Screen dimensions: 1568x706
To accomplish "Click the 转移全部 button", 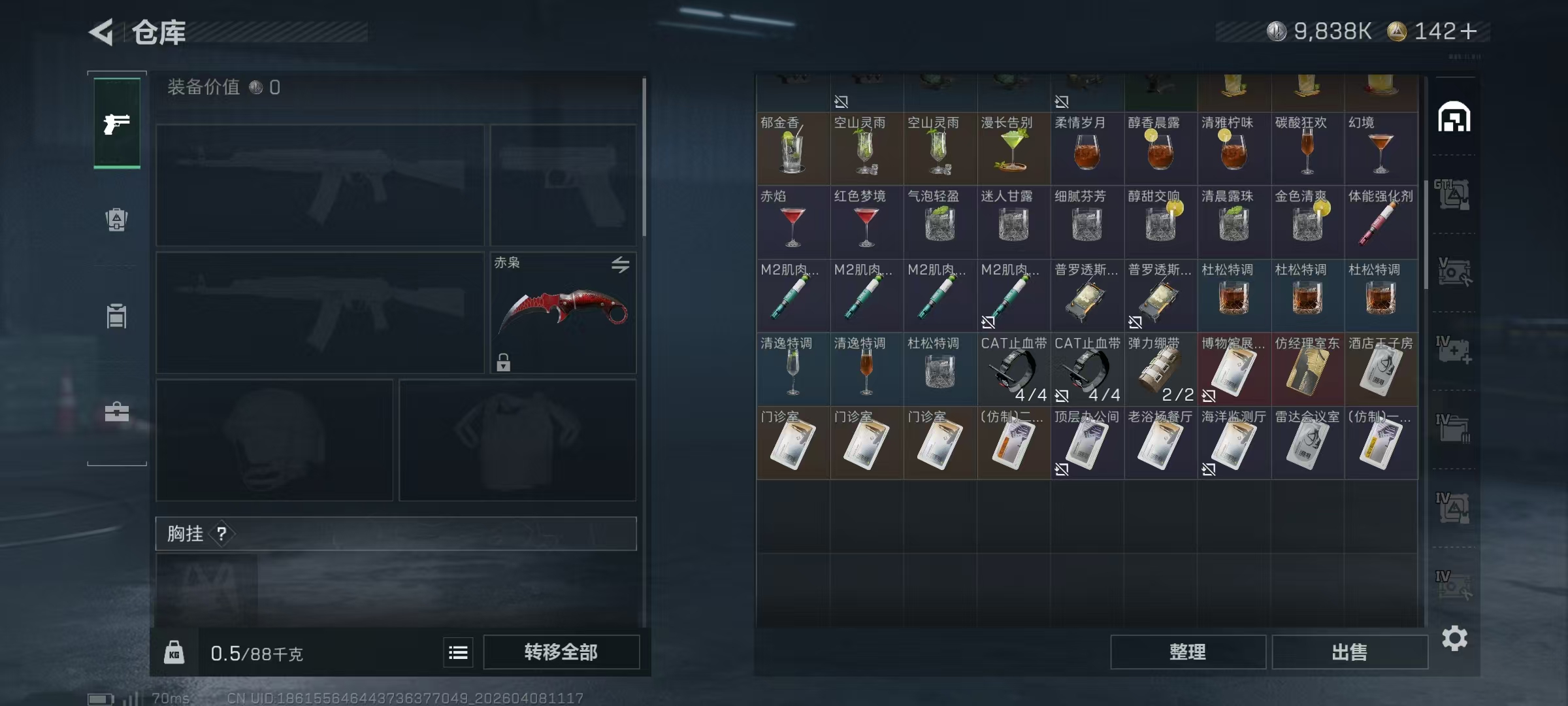I will click(x=561, y=652).
